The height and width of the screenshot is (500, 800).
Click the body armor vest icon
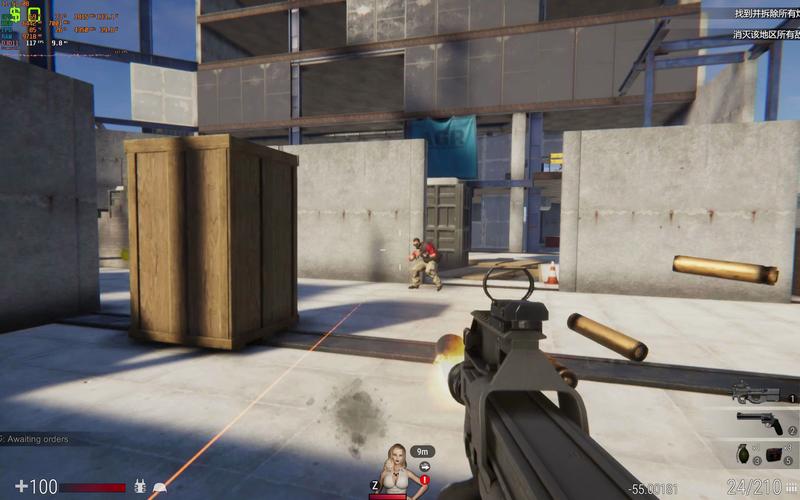pyautogui.click(x=140, y=486)
